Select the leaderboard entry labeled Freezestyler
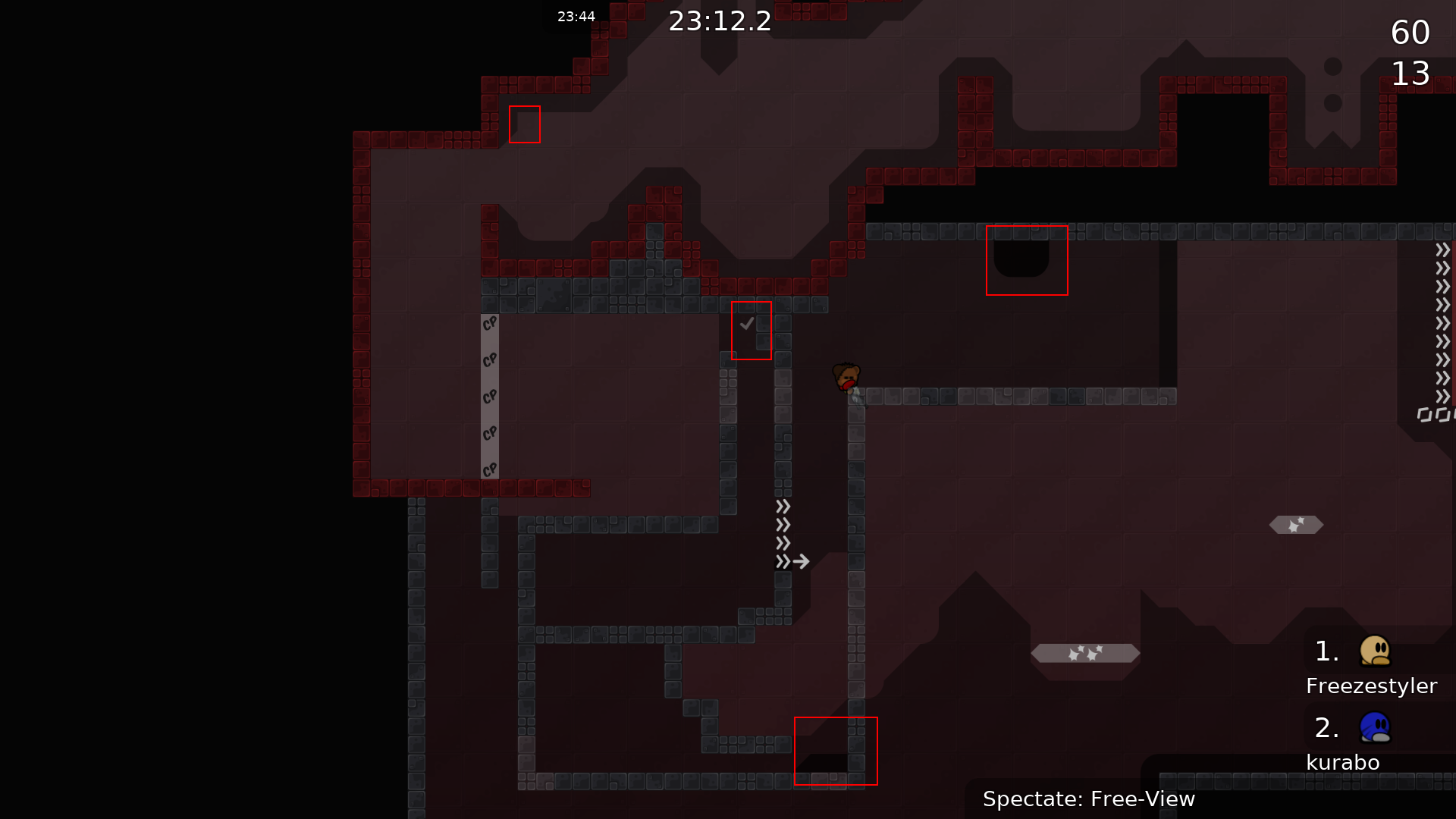Image resolution: width=1456 pixels, height=819 pixels. point(1371,686)
